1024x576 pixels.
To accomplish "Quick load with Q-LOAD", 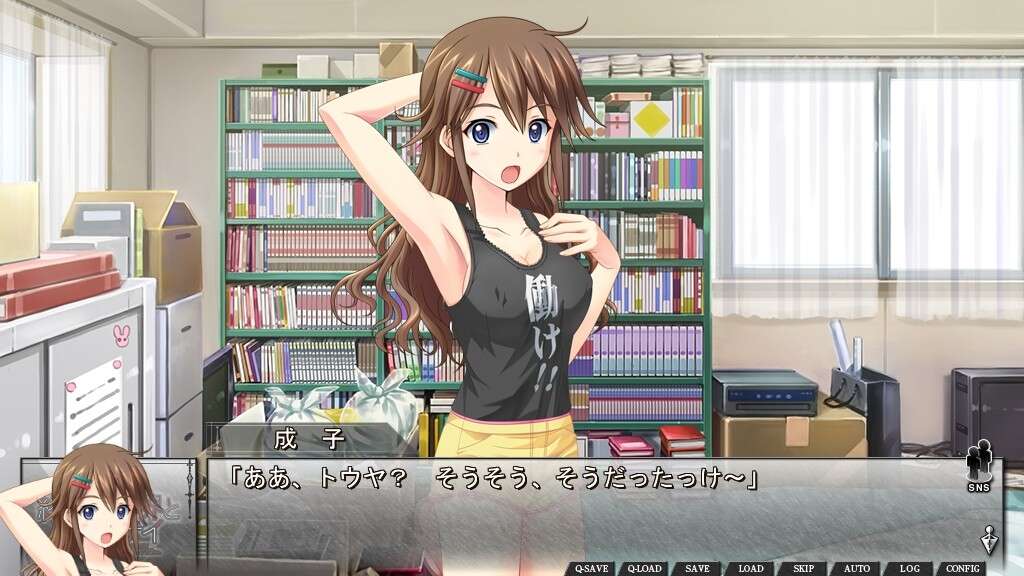I will pyautogui.click(x=645, y=568).
